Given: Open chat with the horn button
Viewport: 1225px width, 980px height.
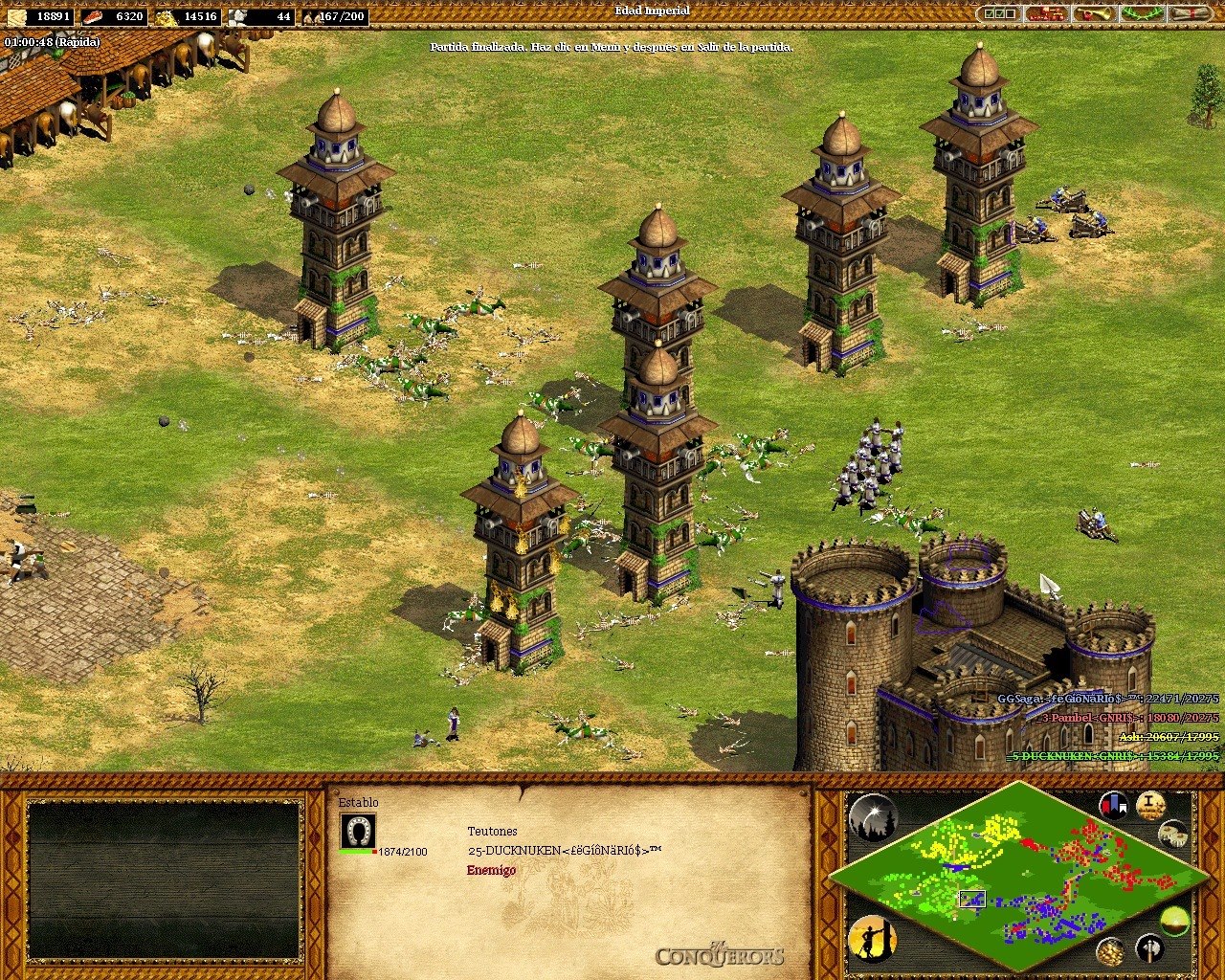Looking at the screenshot, I should [1095, 14].
